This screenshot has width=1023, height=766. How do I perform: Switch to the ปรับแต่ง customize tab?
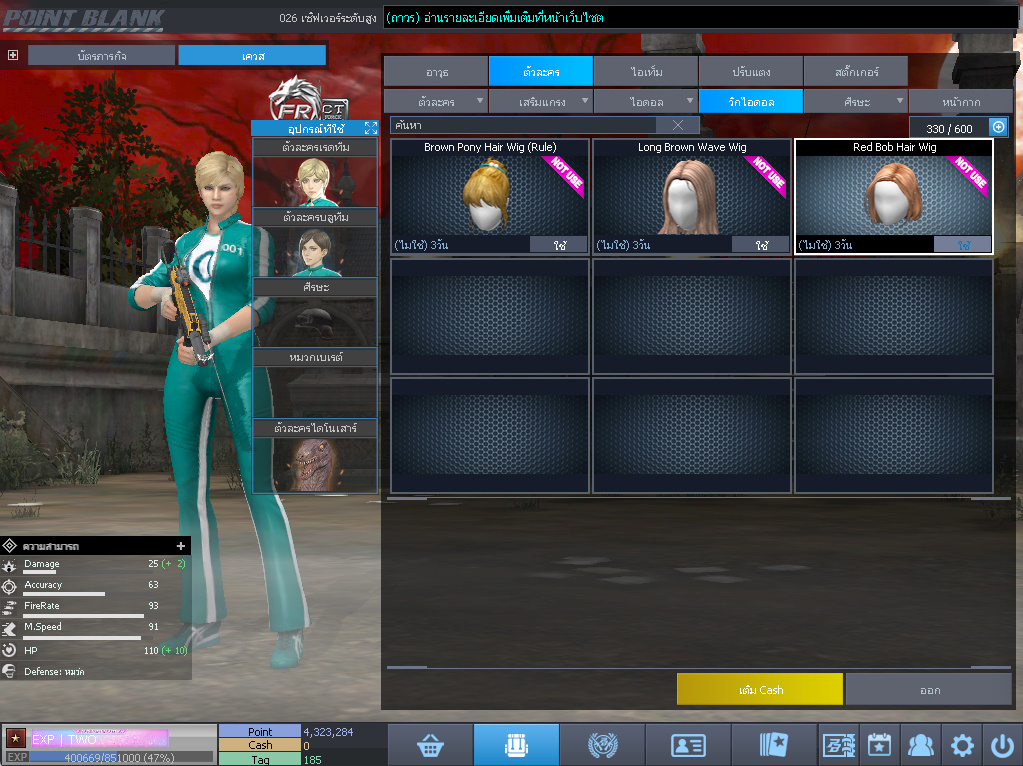pos(750,72)
